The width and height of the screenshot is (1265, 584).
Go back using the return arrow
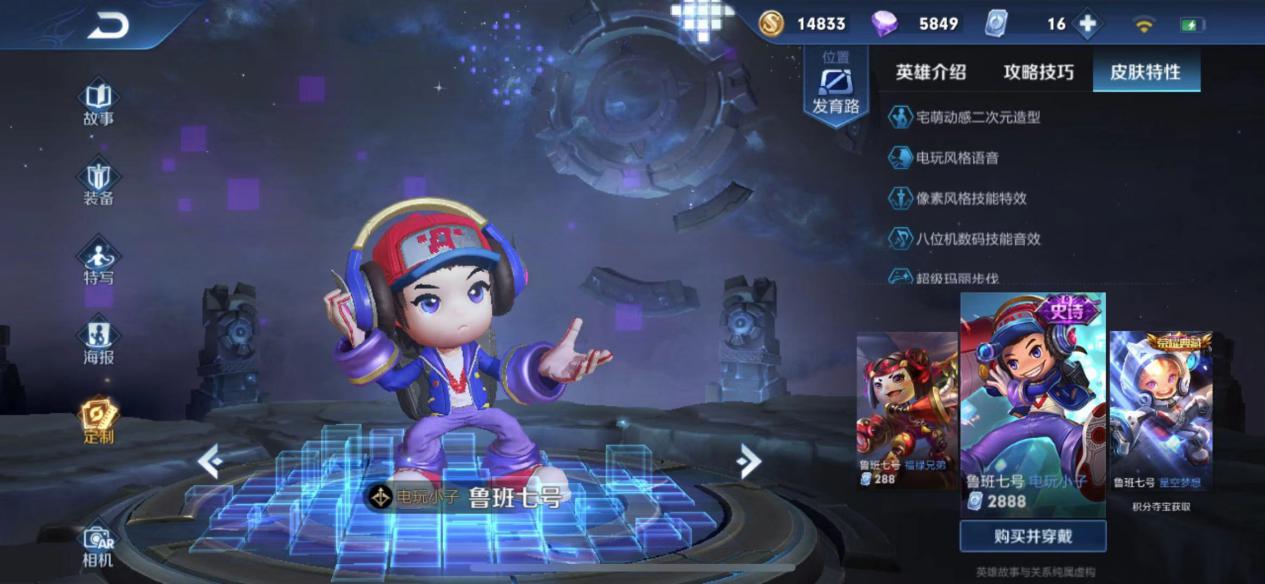[108, 26]
